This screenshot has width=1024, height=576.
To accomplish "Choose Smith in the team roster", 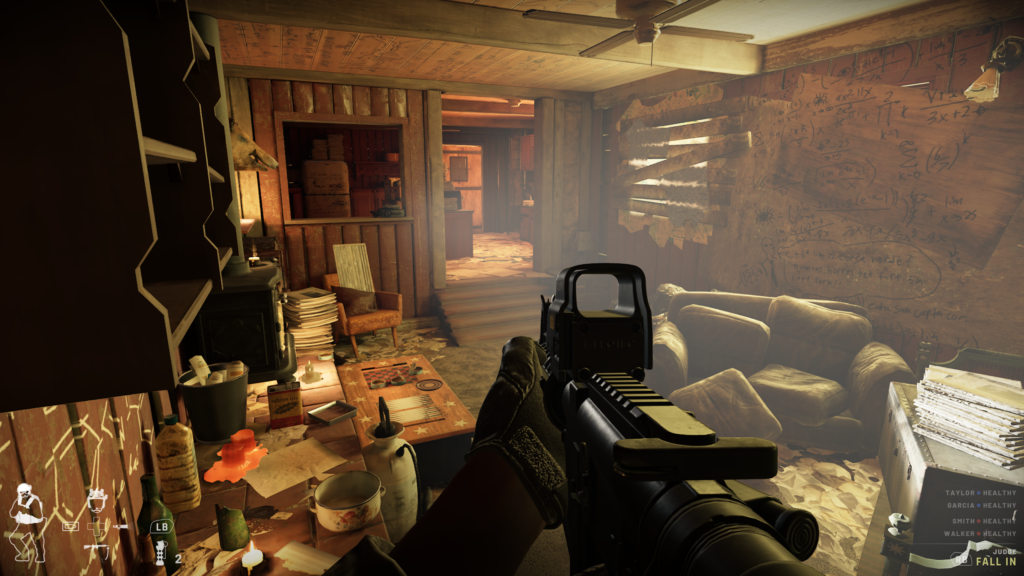I will (982, 521).
